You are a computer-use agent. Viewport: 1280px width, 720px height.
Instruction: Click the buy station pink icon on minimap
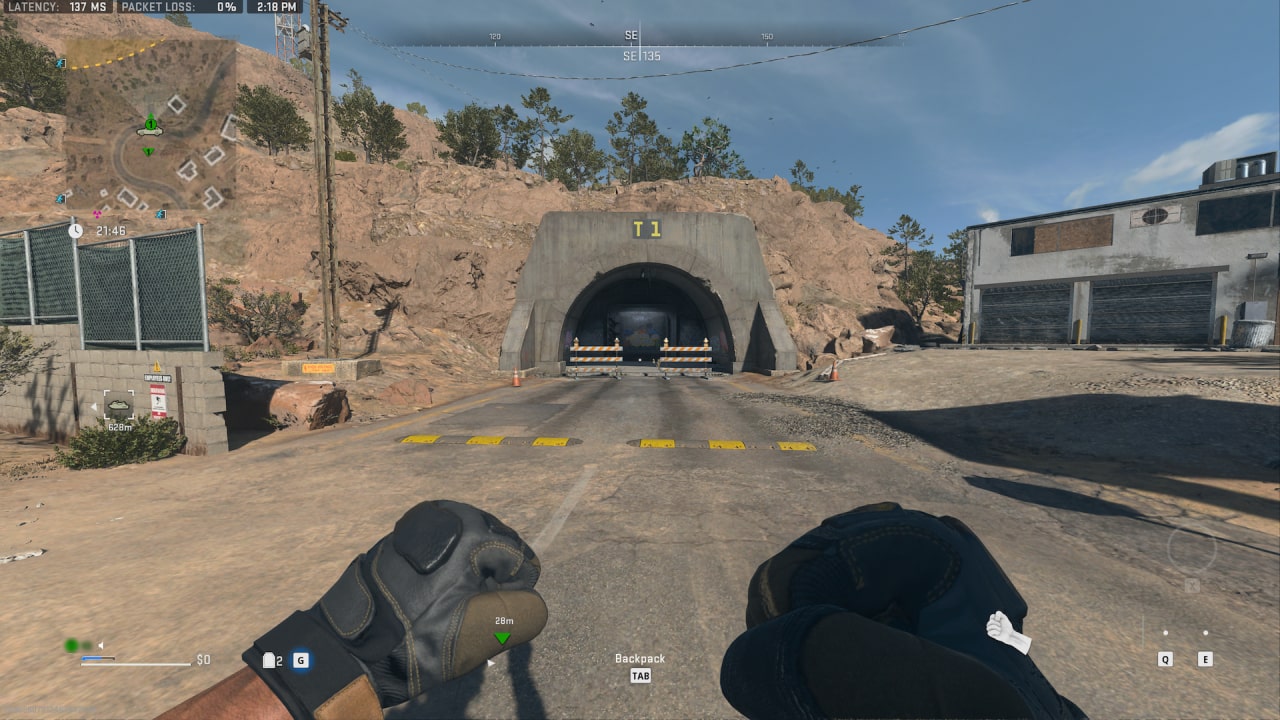point(98,213)
